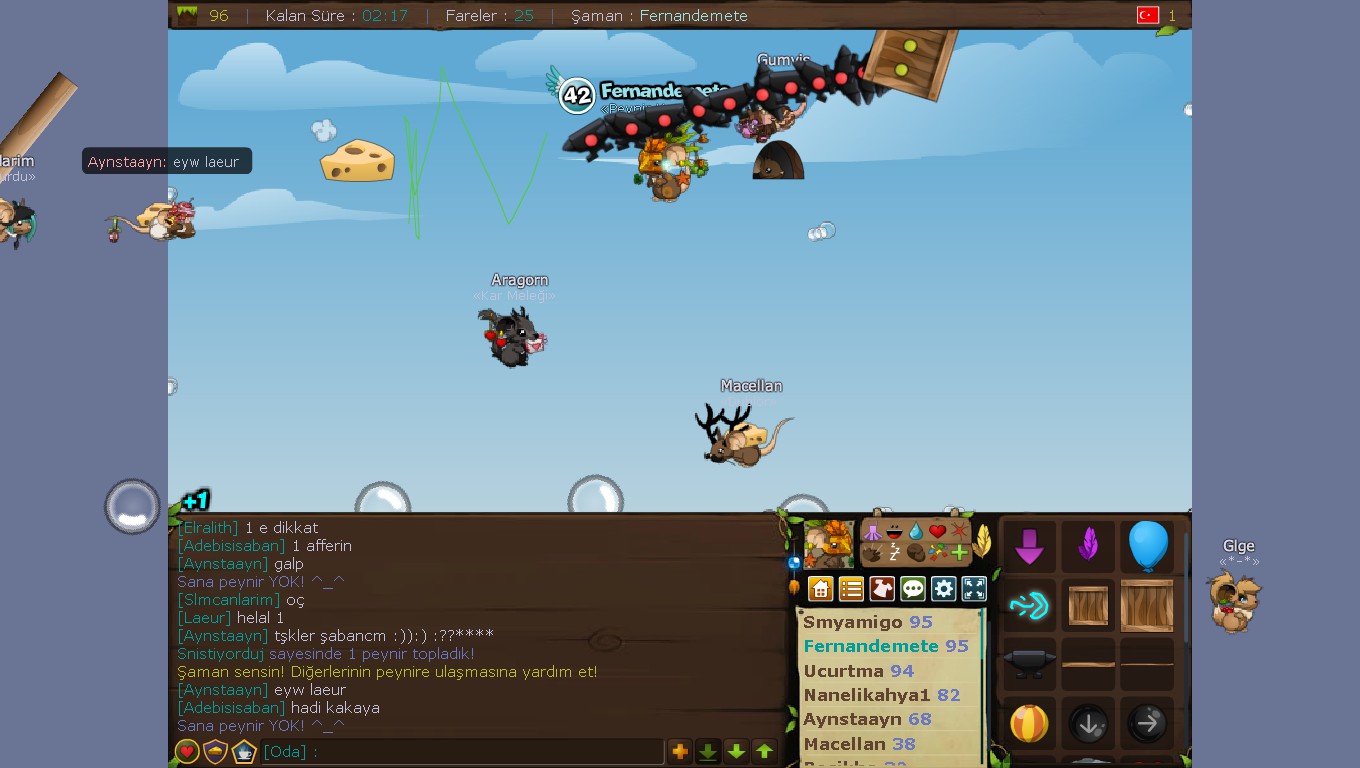1360x768 pixels.
Task: Expand more emotes with the green plus
Action: click(x=958, y=552)
